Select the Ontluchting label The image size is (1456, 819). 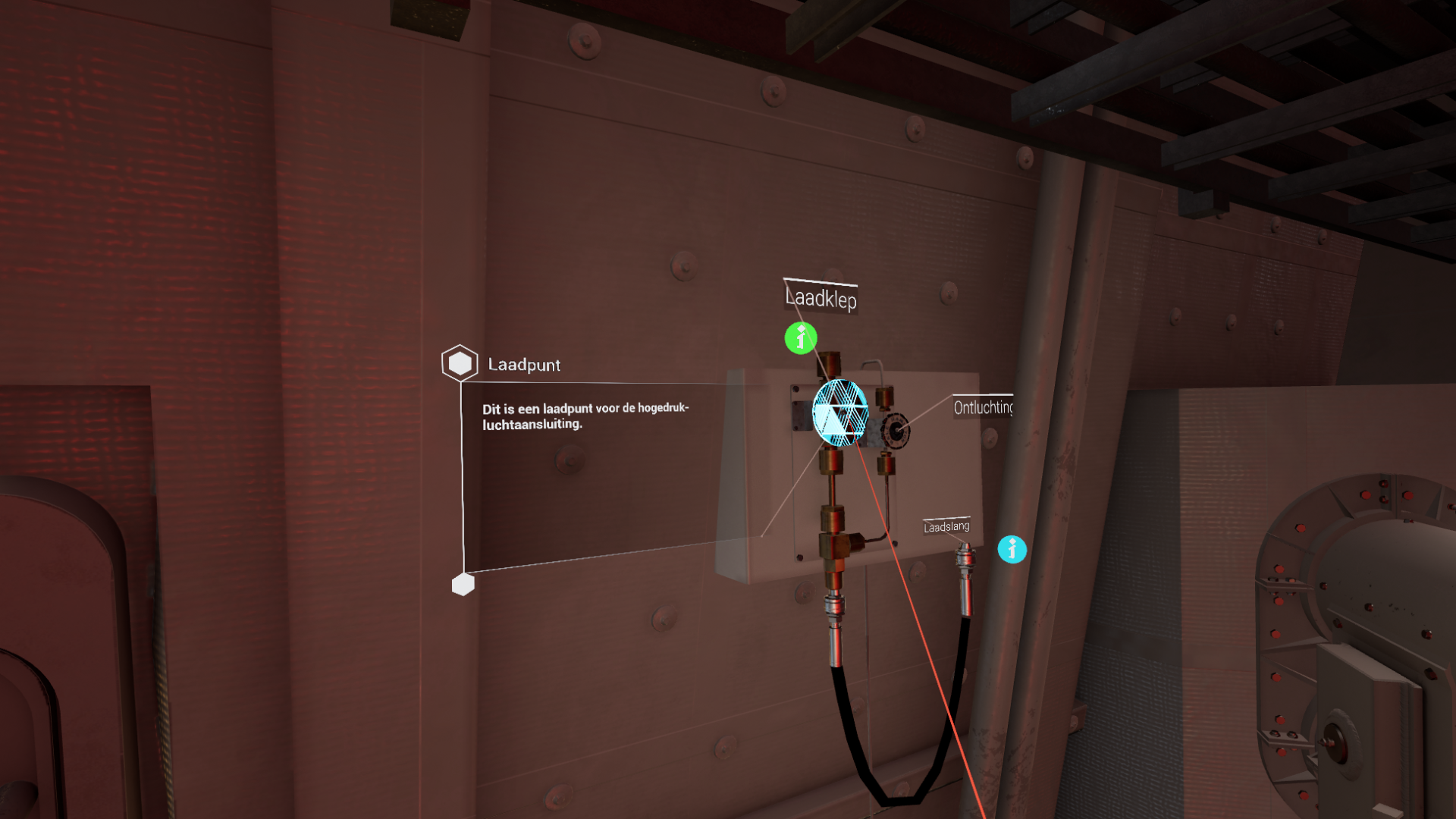tap(983, 408)
